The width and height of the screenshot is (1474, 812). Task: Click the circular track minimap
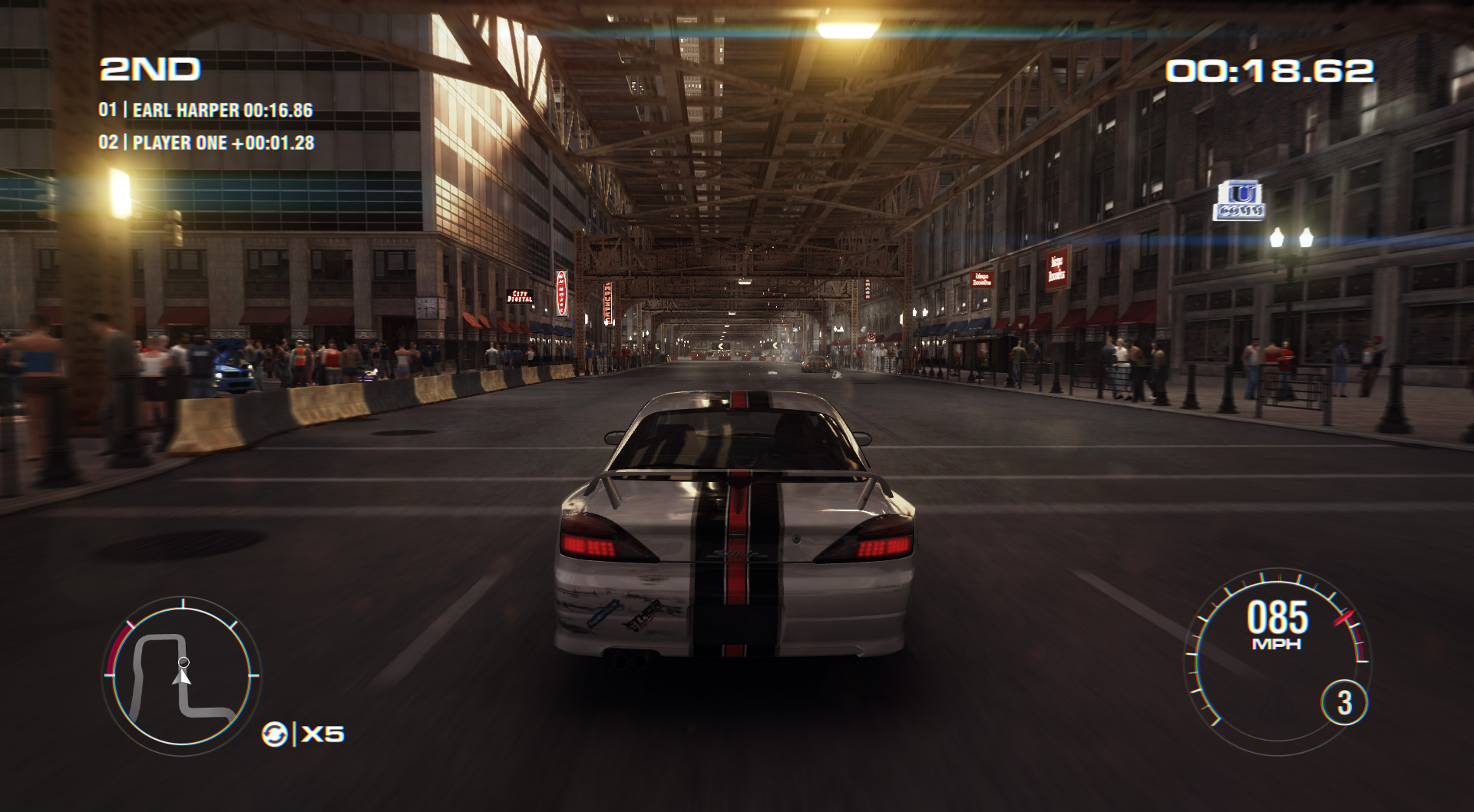pos(182,675)
